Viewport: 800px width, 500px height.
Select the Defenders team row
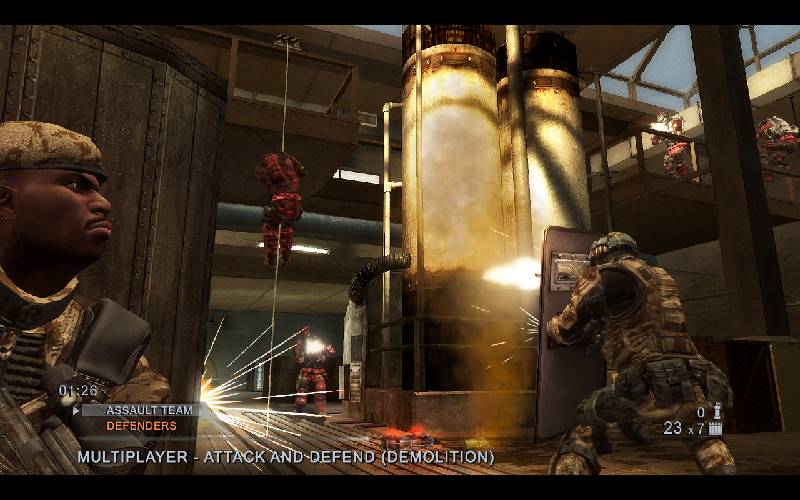(x=140, y=426)
